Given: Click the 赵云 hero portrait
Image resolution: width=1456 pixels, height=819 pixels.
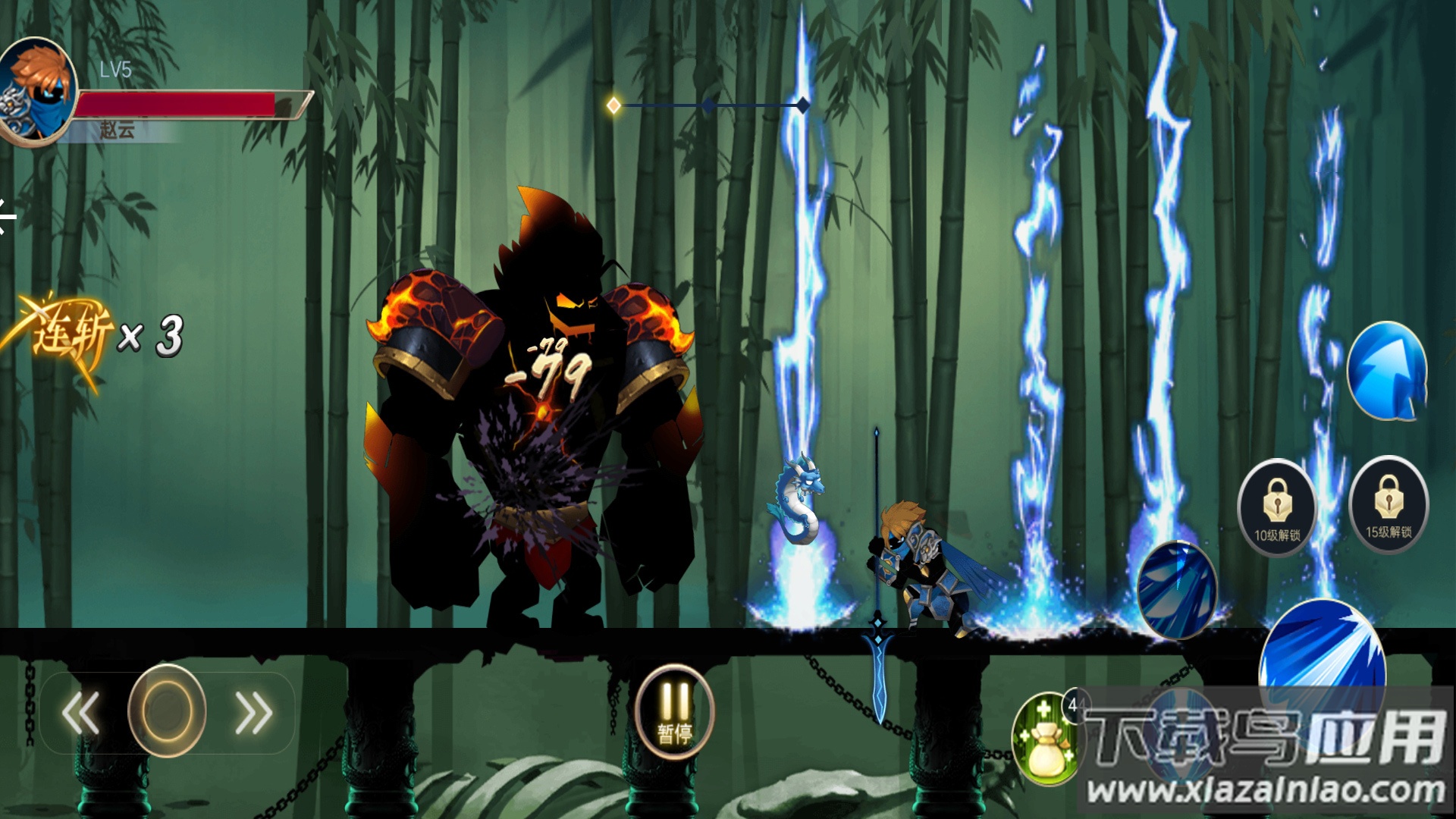Looking at the screenshot, I should click(x=38, y=91).
